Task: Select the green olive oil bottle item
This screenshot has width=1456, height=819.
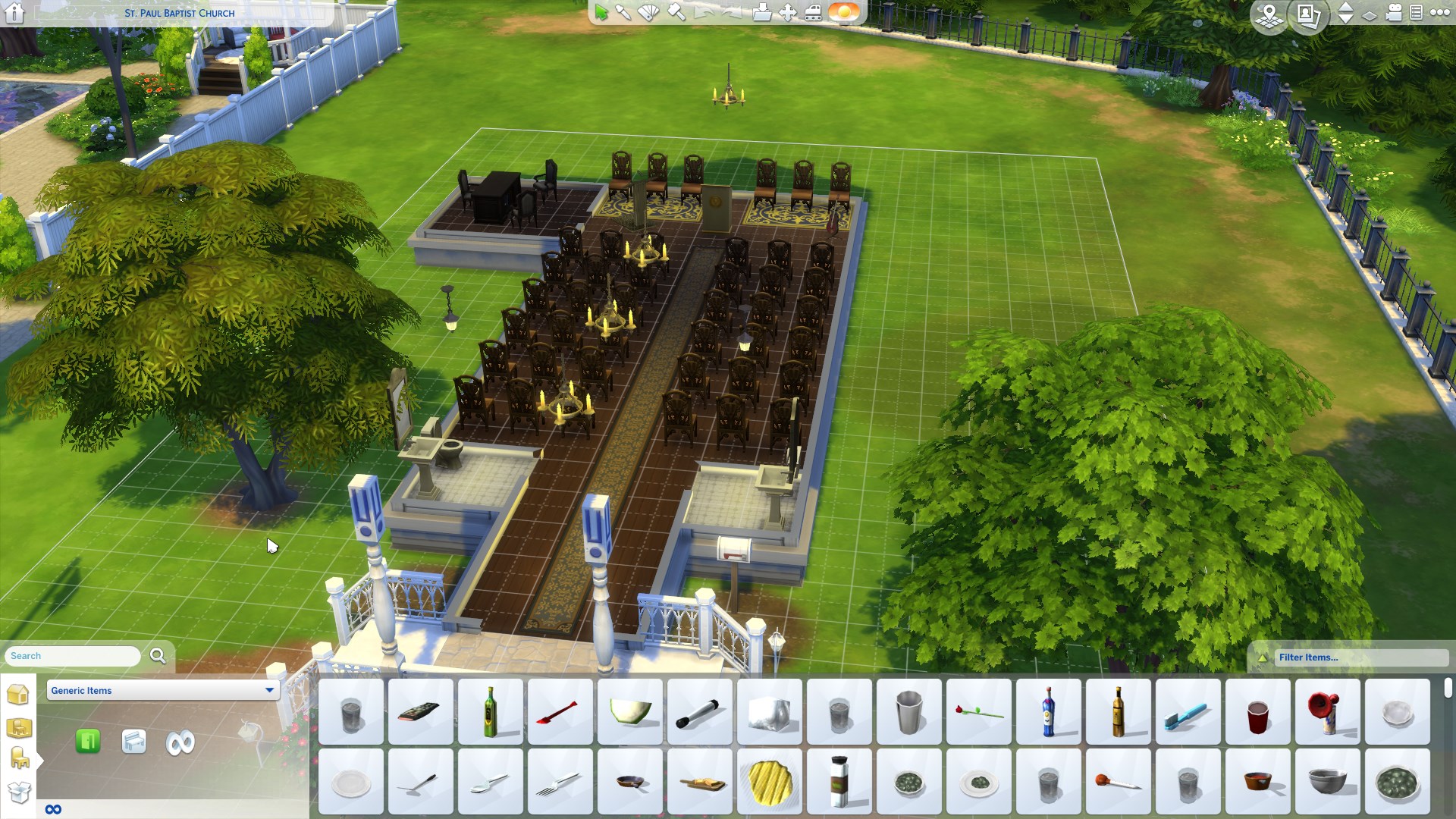Action: 491,711
